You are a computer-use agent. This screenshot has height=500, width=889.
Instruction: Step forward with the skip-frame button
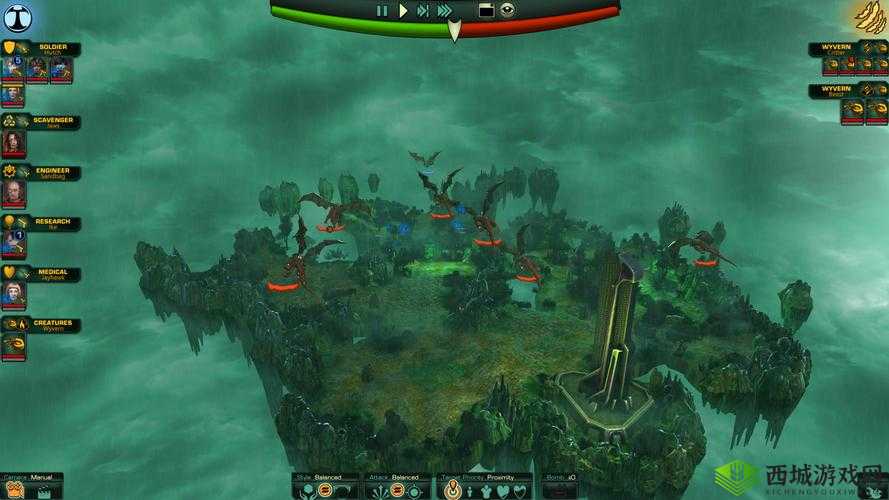(422, 11)
